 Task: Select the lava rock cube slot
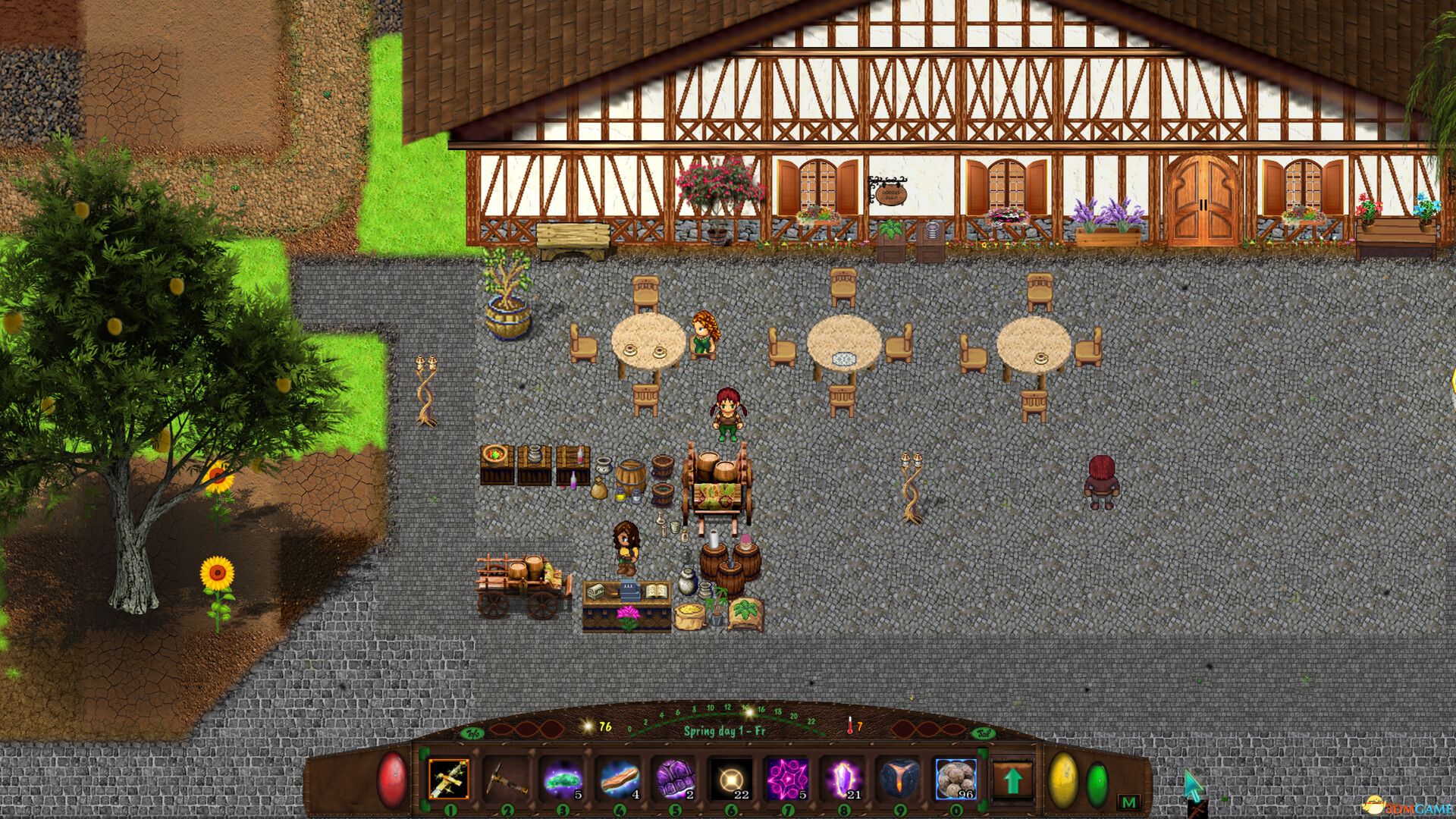(899, 780)
